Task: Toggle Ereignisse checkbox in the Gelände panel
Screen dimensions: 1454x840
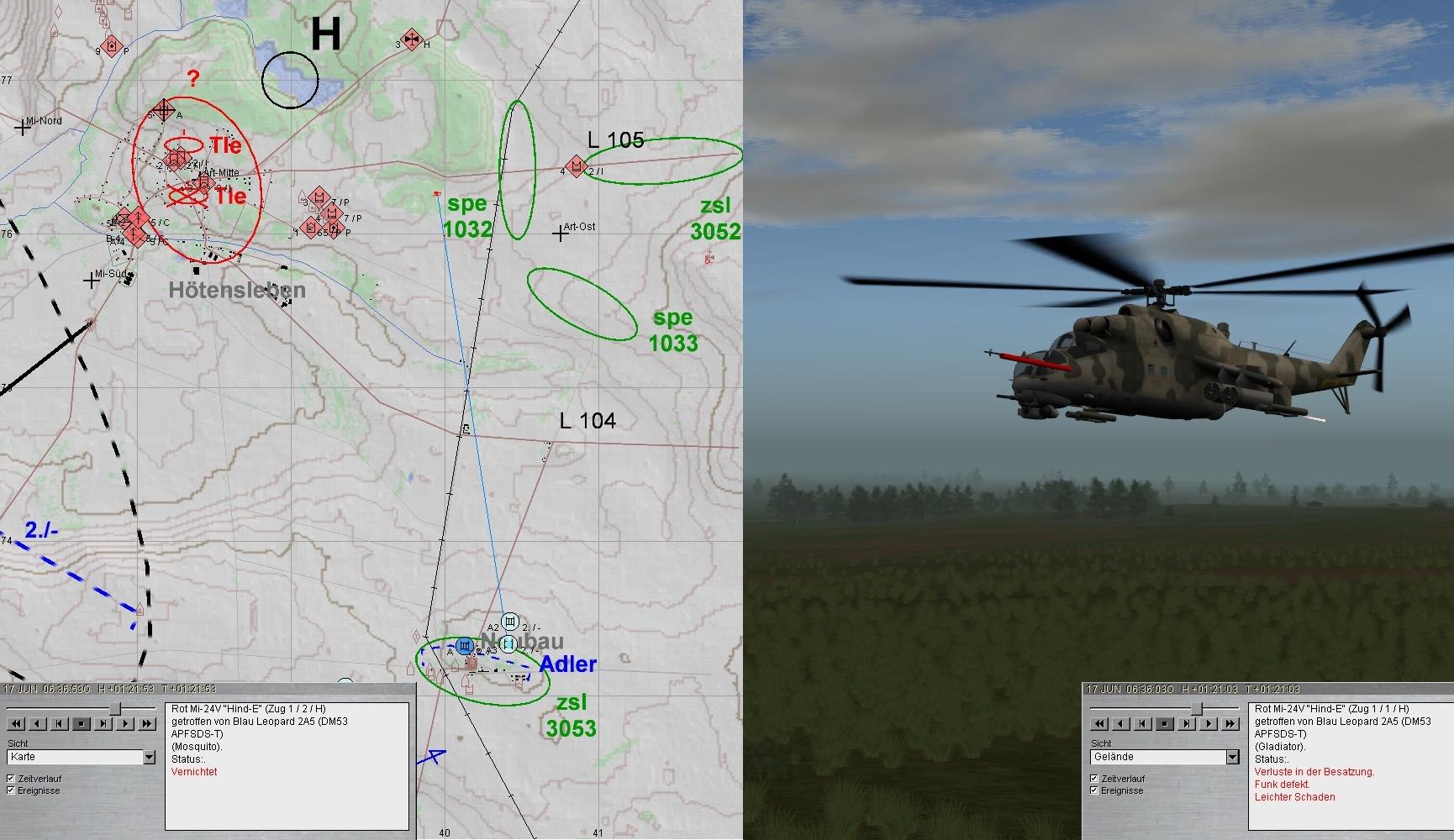Action: pos(1094,790)
